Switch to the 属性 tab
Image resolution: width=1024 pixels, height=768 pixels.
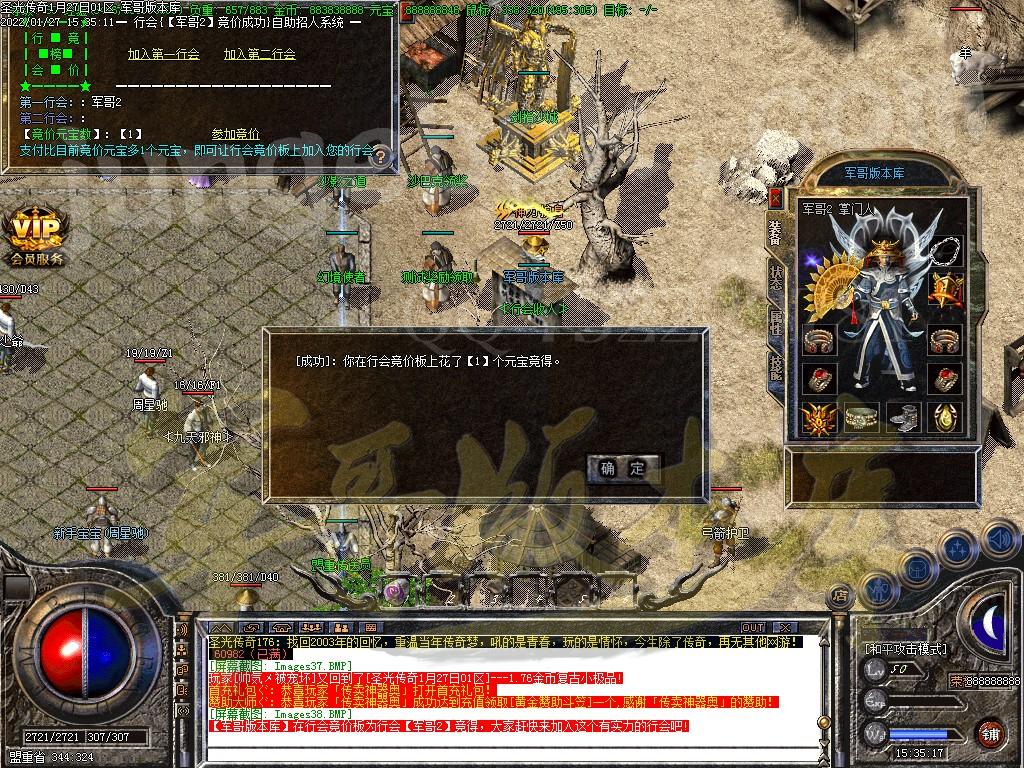click(775, 321)
